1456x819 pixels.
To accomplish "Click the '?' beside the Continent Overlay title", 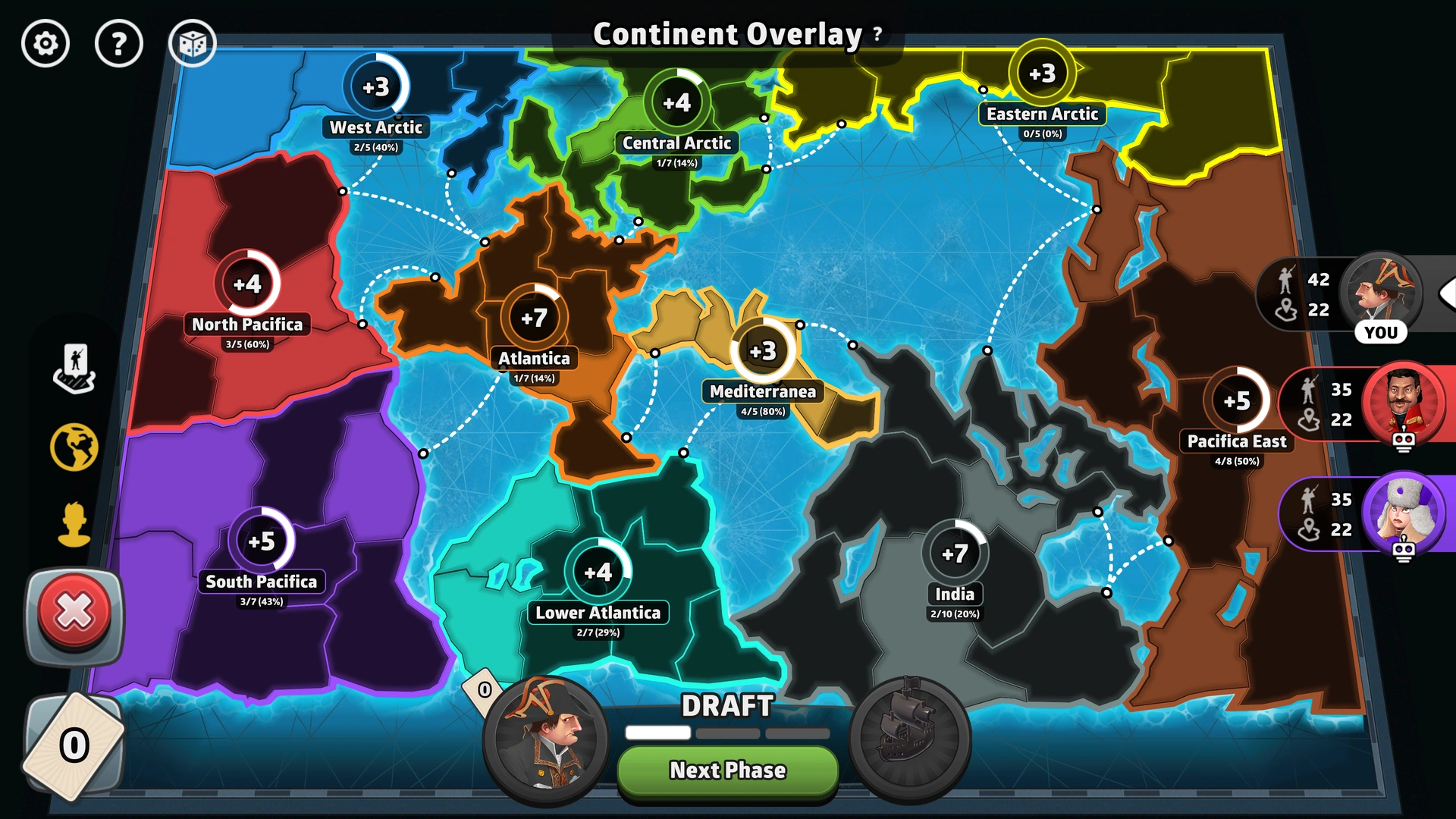I will [877, 34].
